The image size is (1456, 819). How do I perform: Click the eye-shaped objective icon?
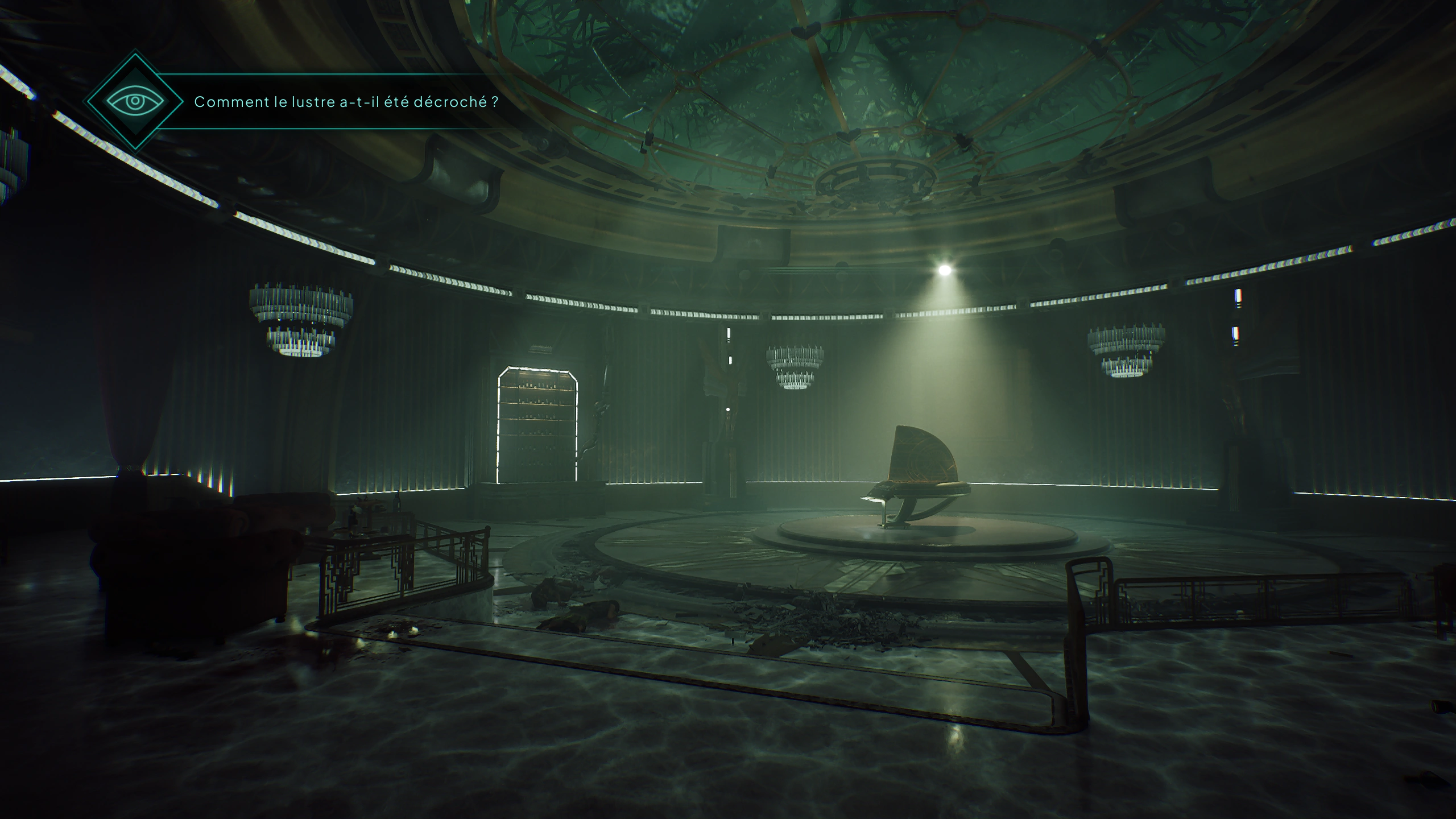coord(135,102)
